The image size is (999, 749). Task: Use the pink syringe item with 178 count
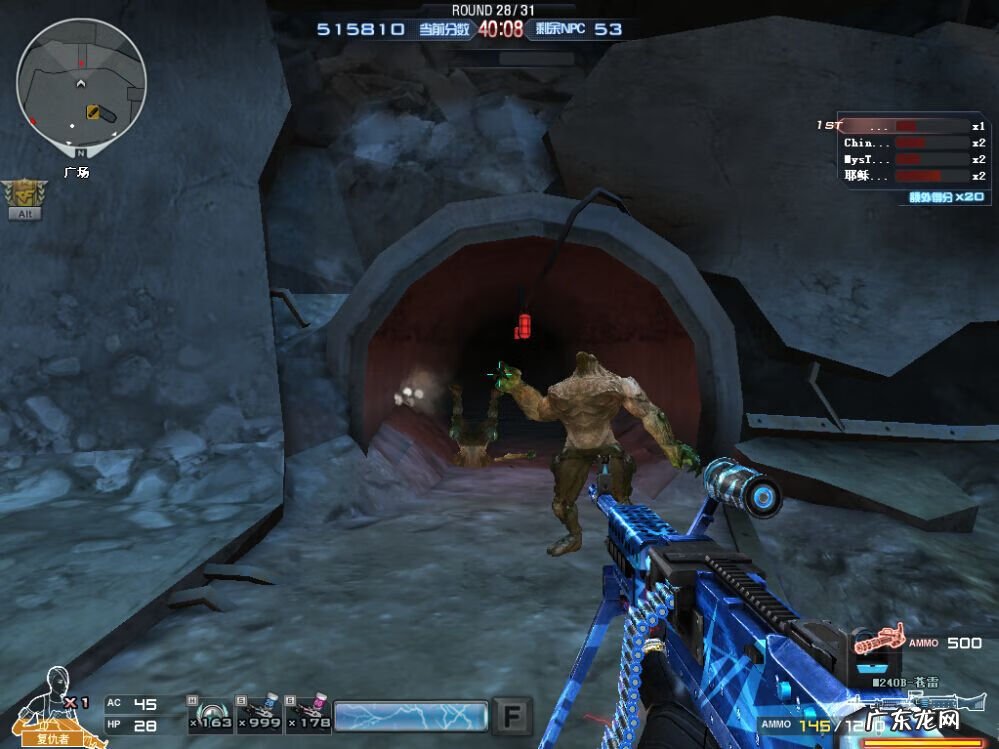pos(307,714)
